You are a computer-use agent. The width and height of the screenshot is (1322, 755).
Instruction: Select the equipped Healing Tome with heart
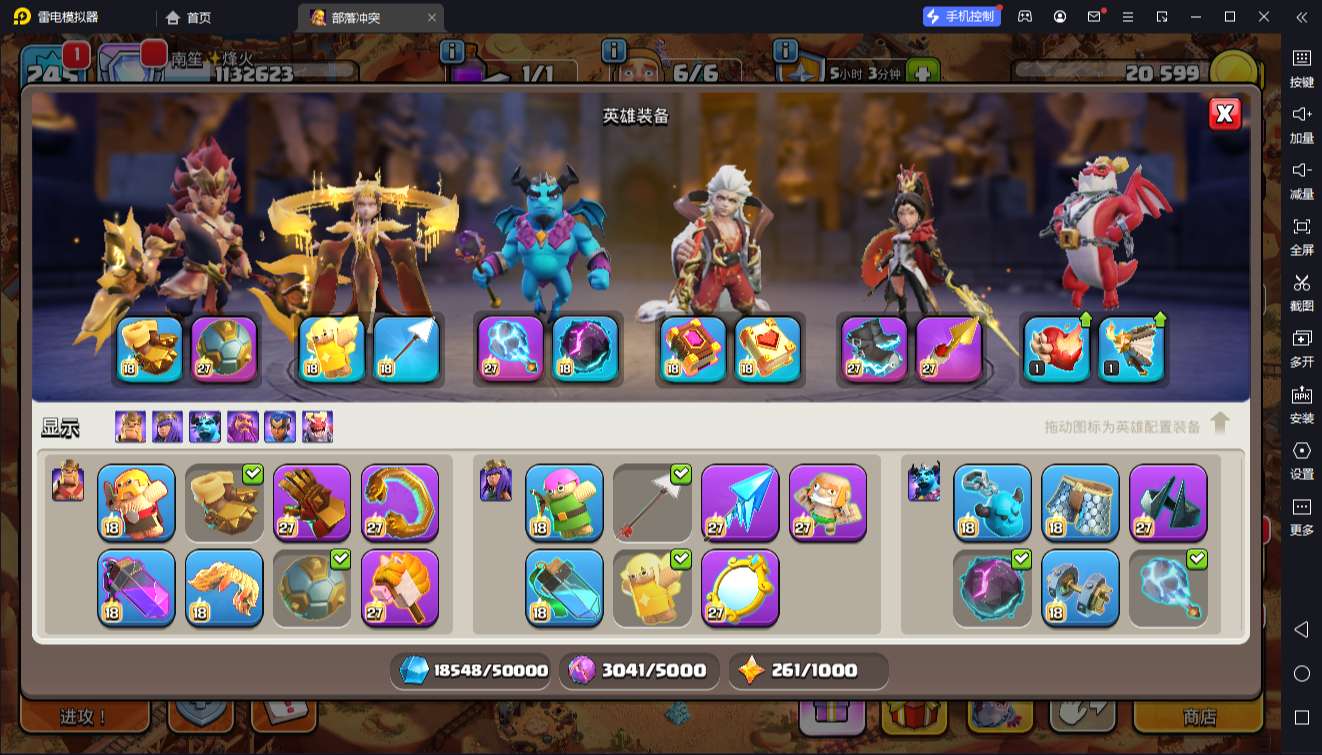click(x=768, y=349)
